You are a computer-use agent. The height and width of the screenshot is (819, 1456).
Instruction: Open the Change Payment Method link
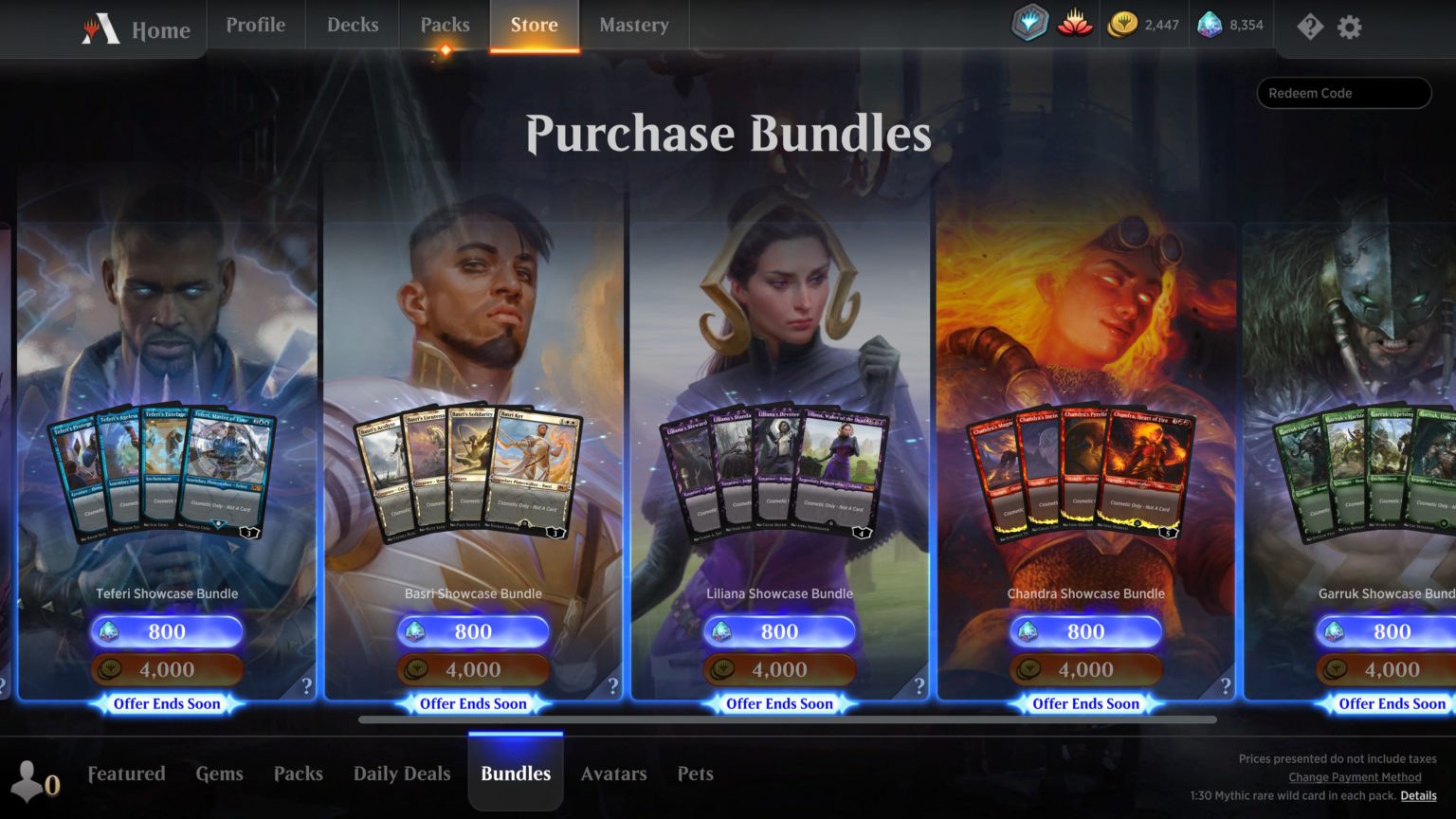pyautogui.click(x=1354, y=777)
